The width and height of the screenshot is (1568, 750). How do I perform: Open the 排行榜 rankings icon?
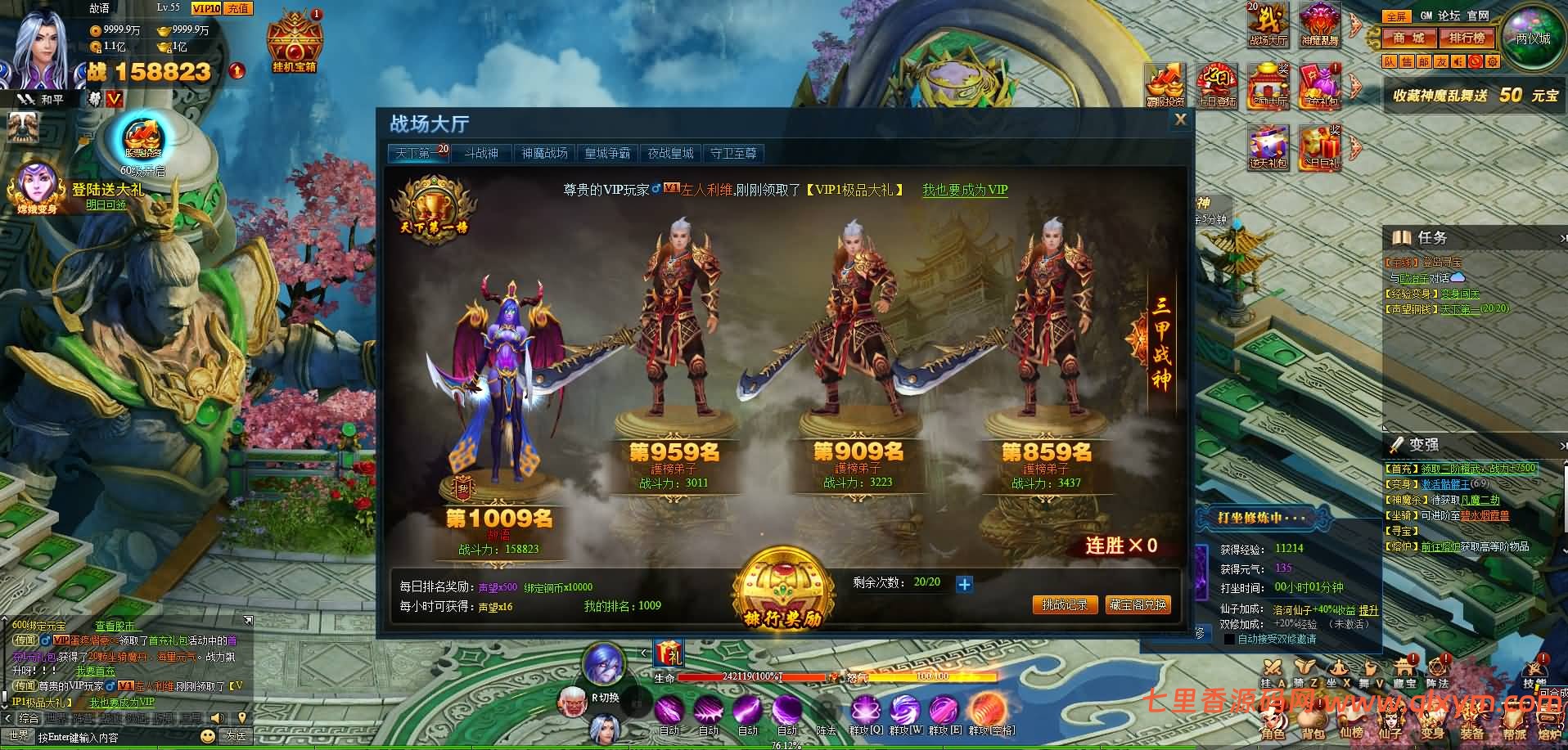[1467, 38]
